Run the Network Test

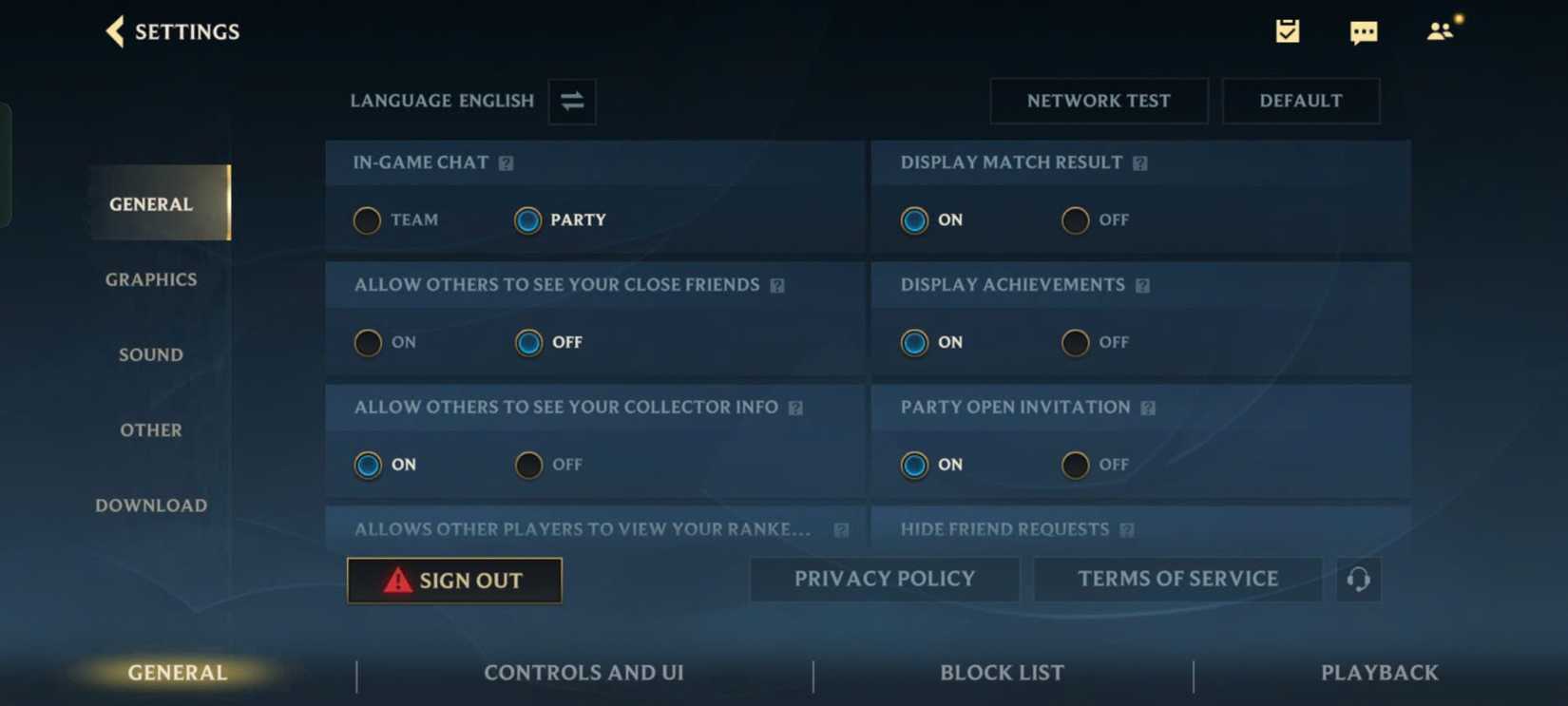pyautogui.click(x=1099, y=101)
